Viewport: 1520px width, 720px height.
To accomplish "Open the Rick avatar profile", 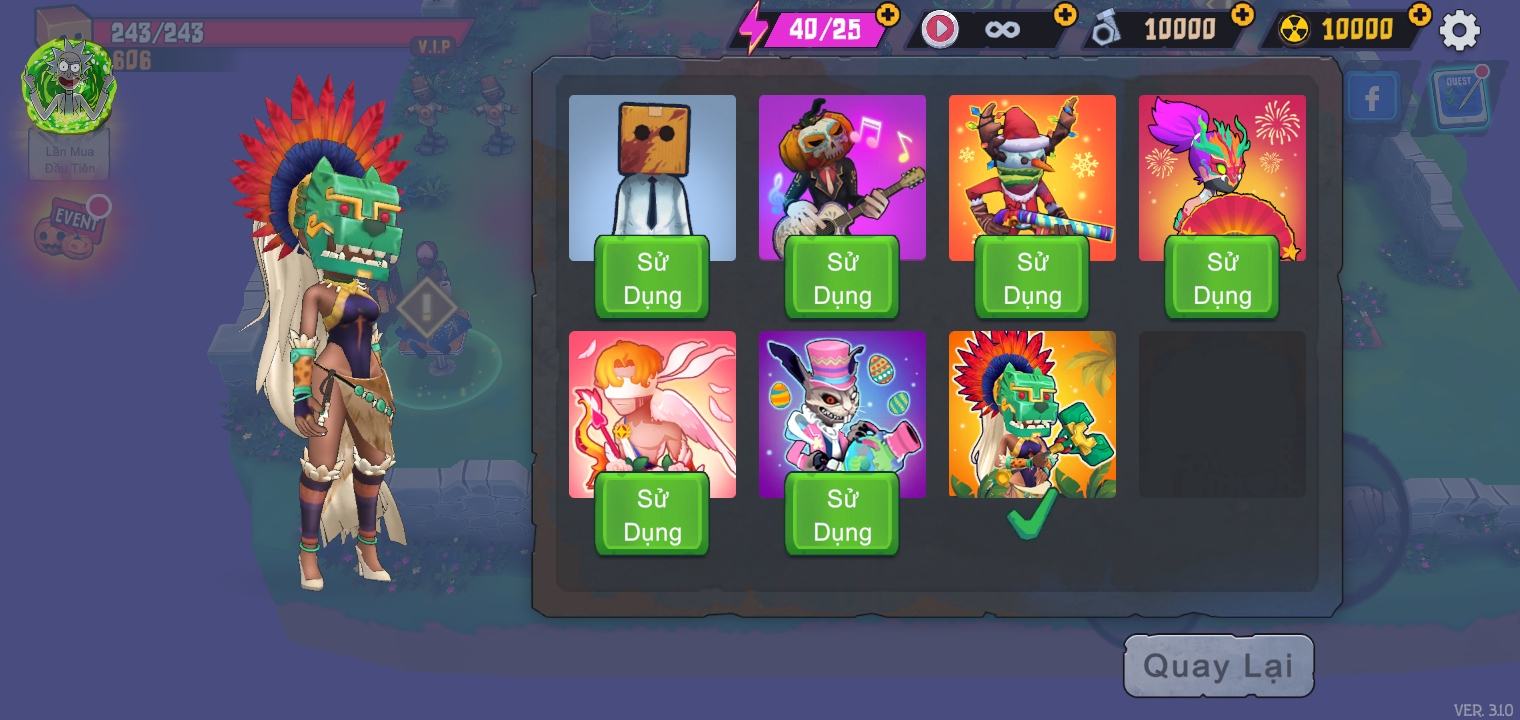I will click(69, 84).
